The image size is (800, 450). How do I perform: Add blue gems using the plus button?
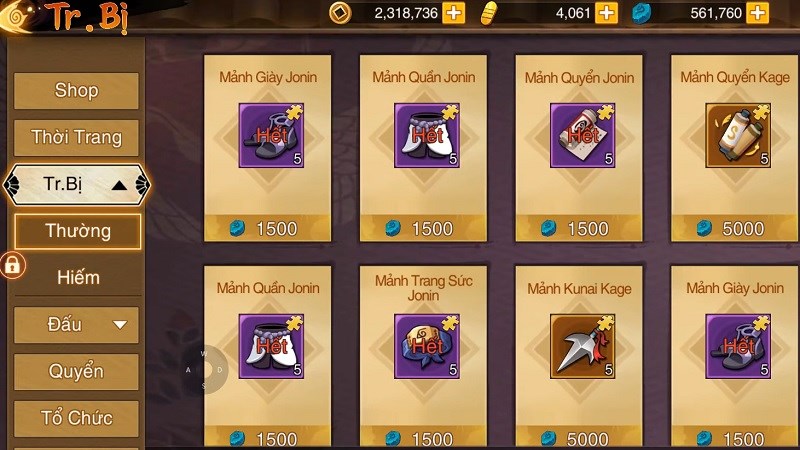pyautogui.click(x=758, y=13)
